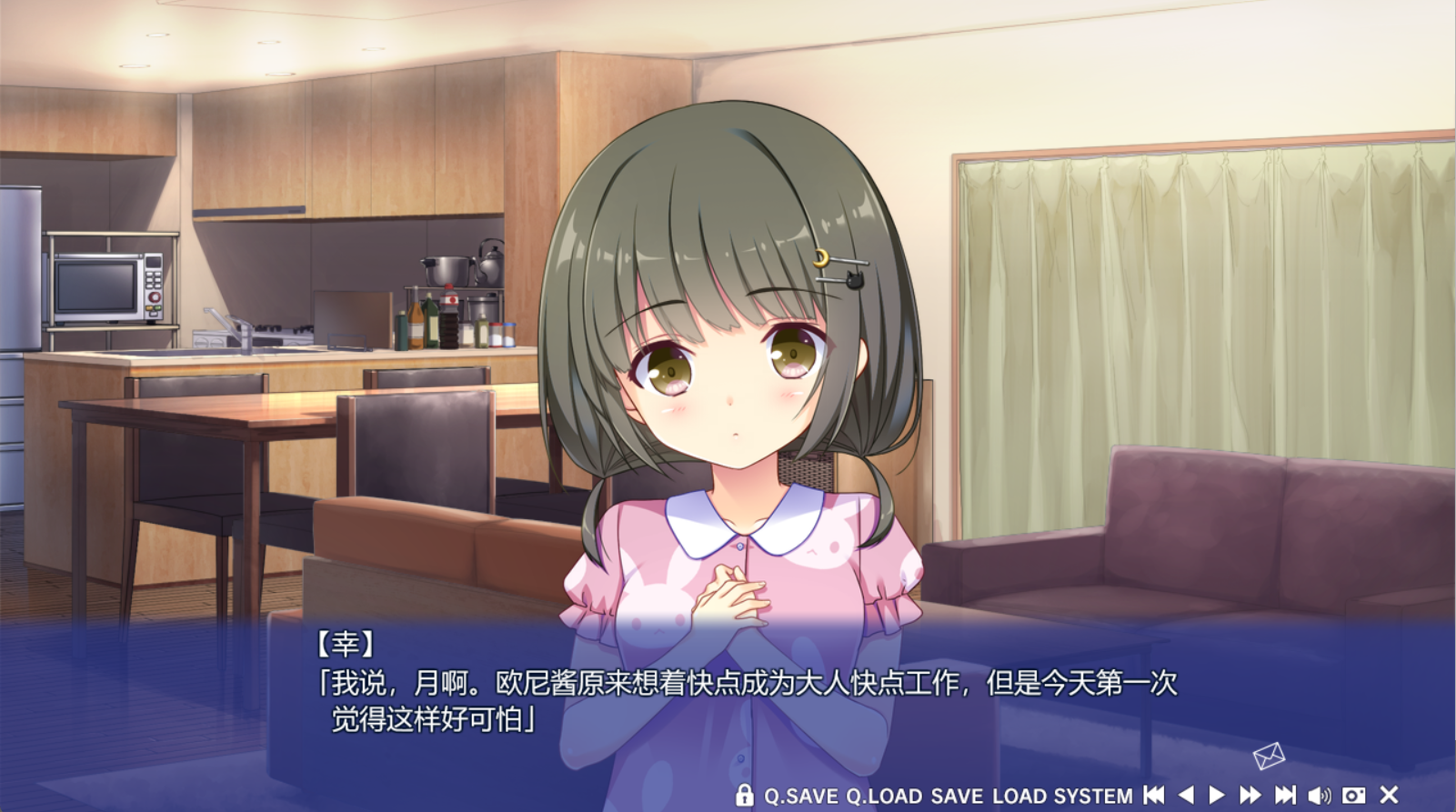This screenshot has width=1456, height=812.
Task: Jump to next choice via skip-to-end icon
Action: (x=1285, y=795)
